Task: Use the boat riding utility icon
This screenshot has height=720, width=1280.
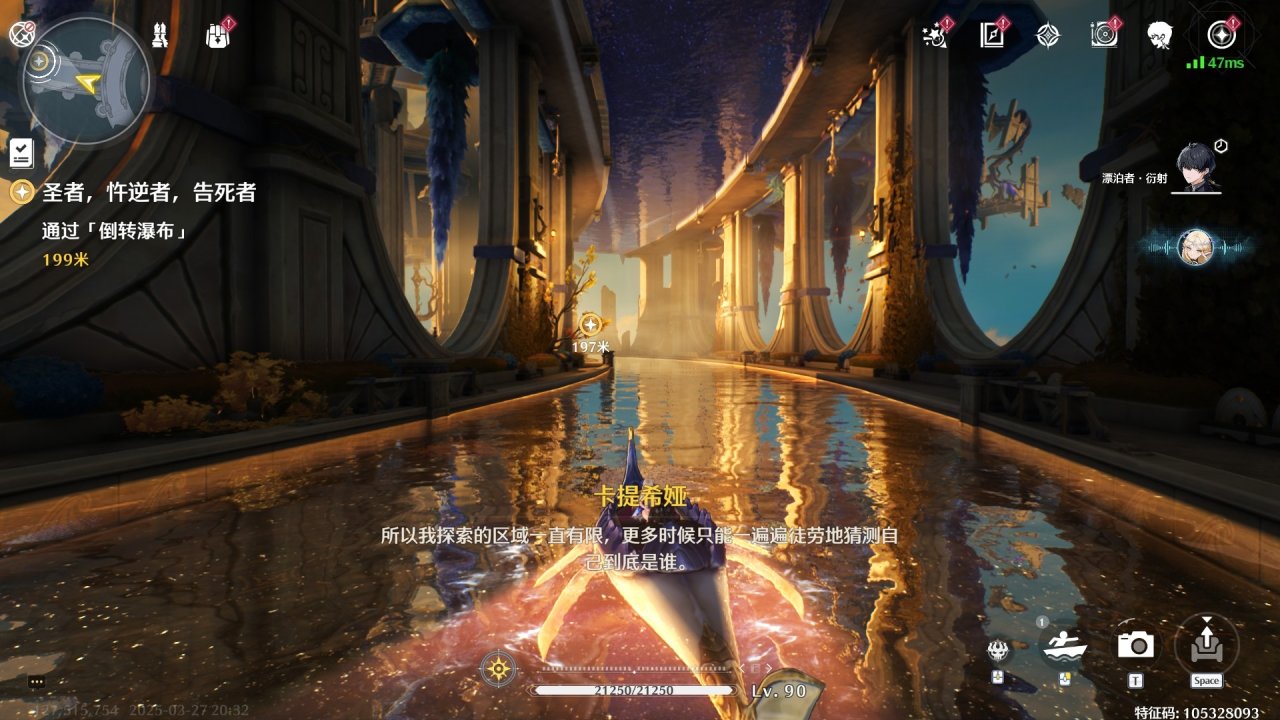Action: pyautogui.click(x=1065, y=647)
